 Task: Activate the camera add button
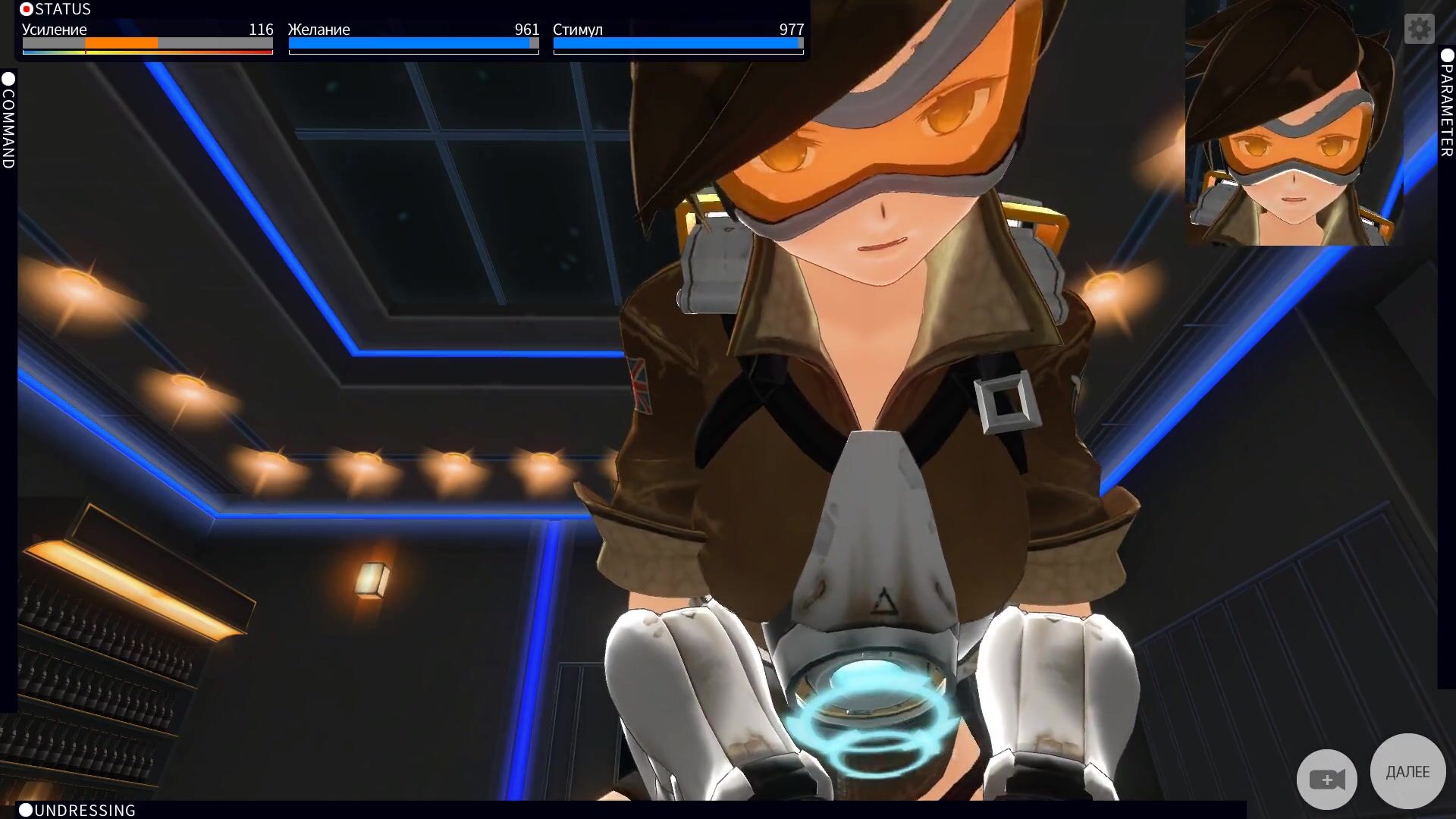click(1326, 779)
